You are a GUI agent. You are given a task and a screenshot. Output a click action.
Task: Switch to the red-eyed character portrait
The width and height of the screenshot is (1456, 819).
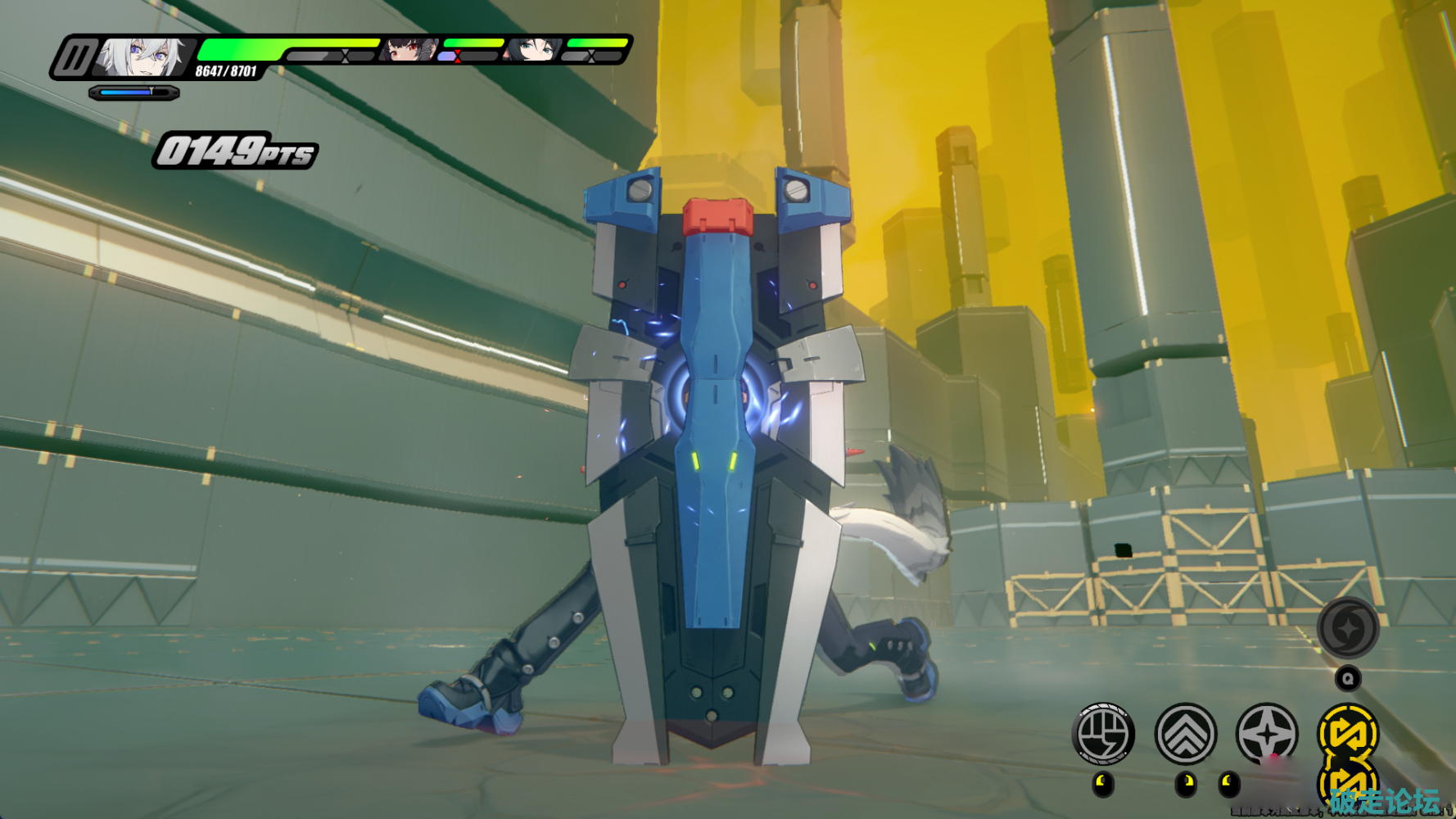tap(406, 49)
